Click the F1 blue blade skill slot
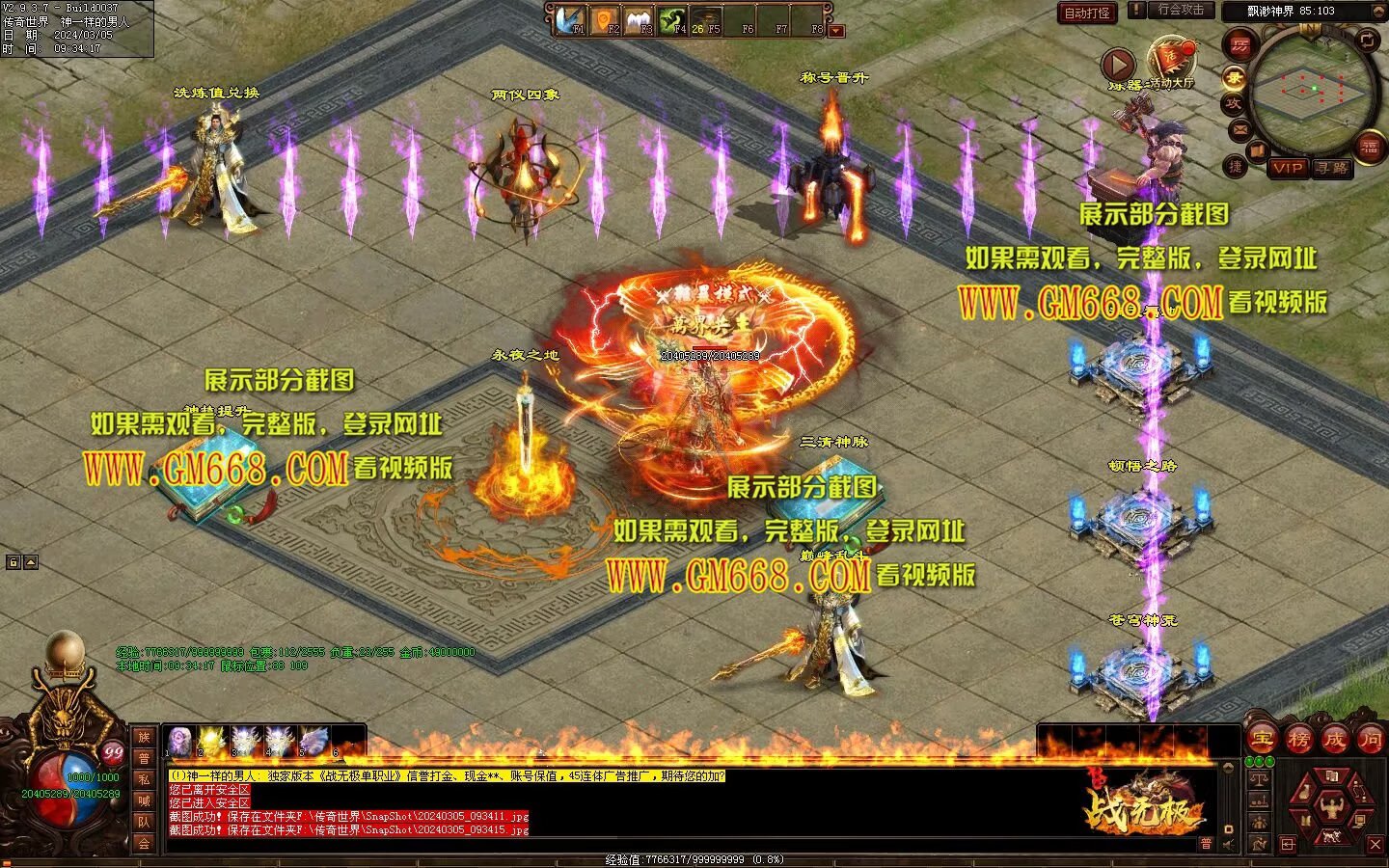Screen dimensions: 1389x868 click(x=569, y=19)
